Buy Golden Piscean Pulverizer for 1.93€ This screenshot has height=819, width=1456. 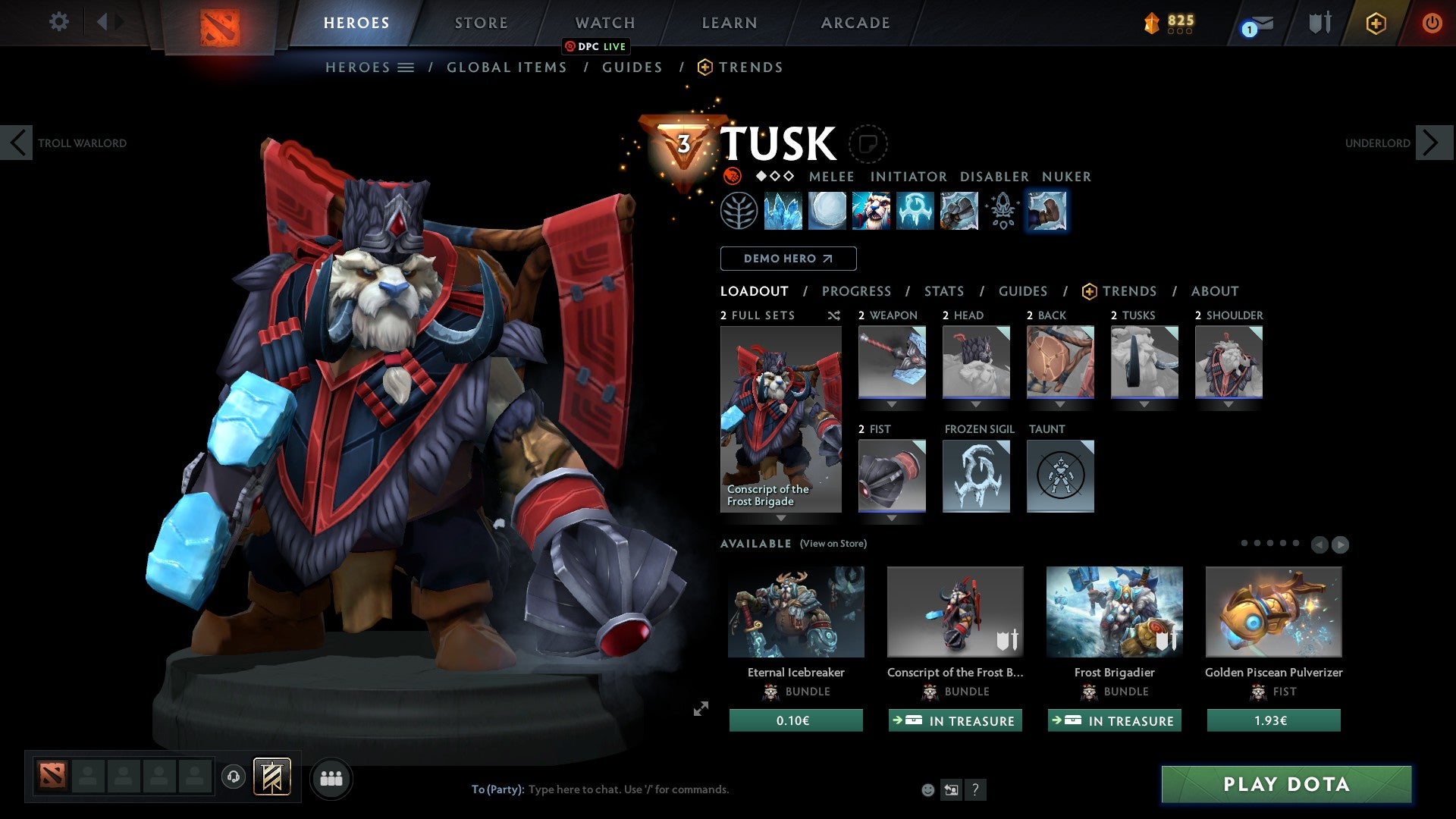click(1273, 720)
